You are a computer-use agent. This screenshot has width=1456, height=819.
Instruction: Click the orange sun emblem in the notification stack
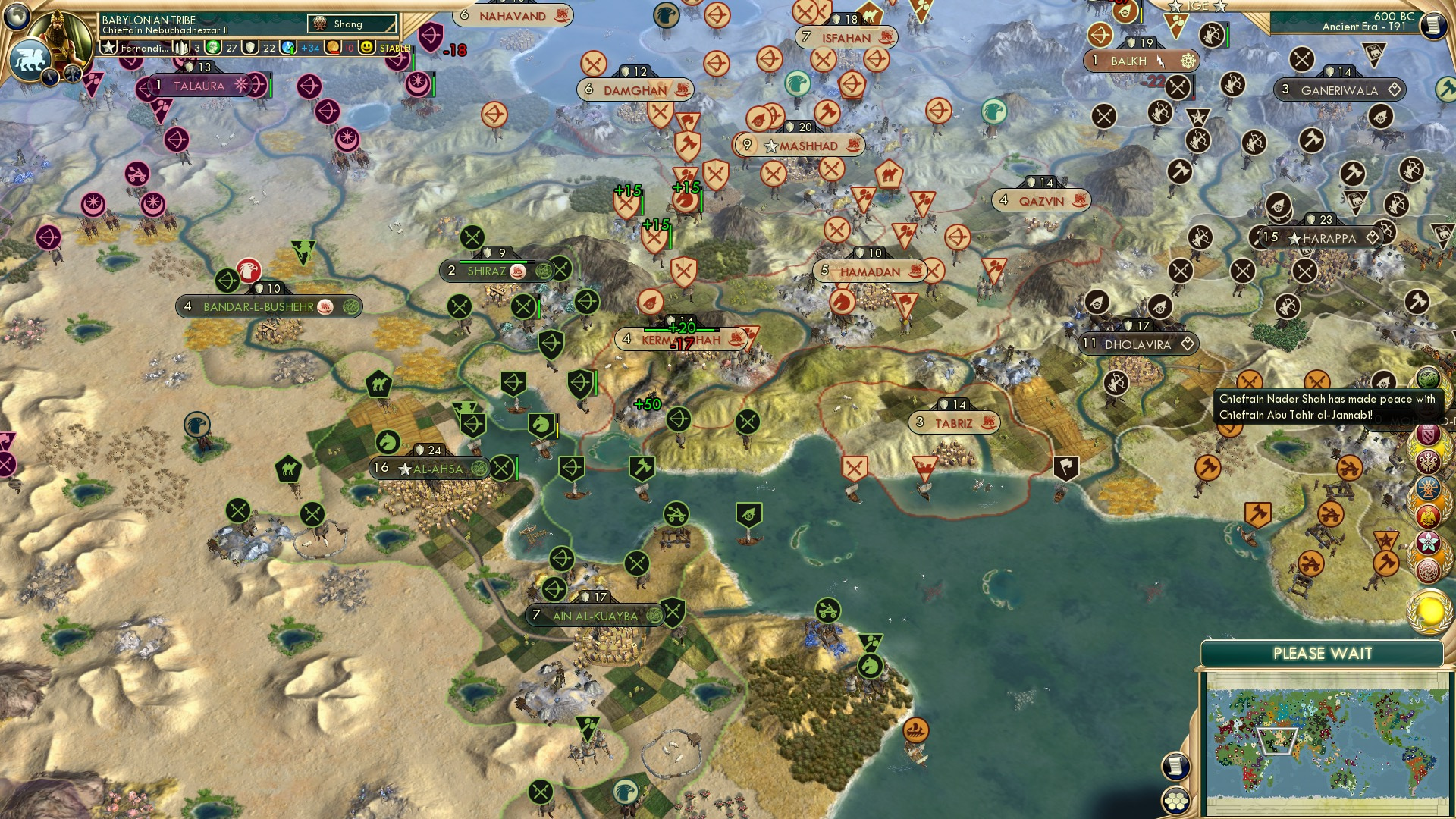click(1428, 487)
